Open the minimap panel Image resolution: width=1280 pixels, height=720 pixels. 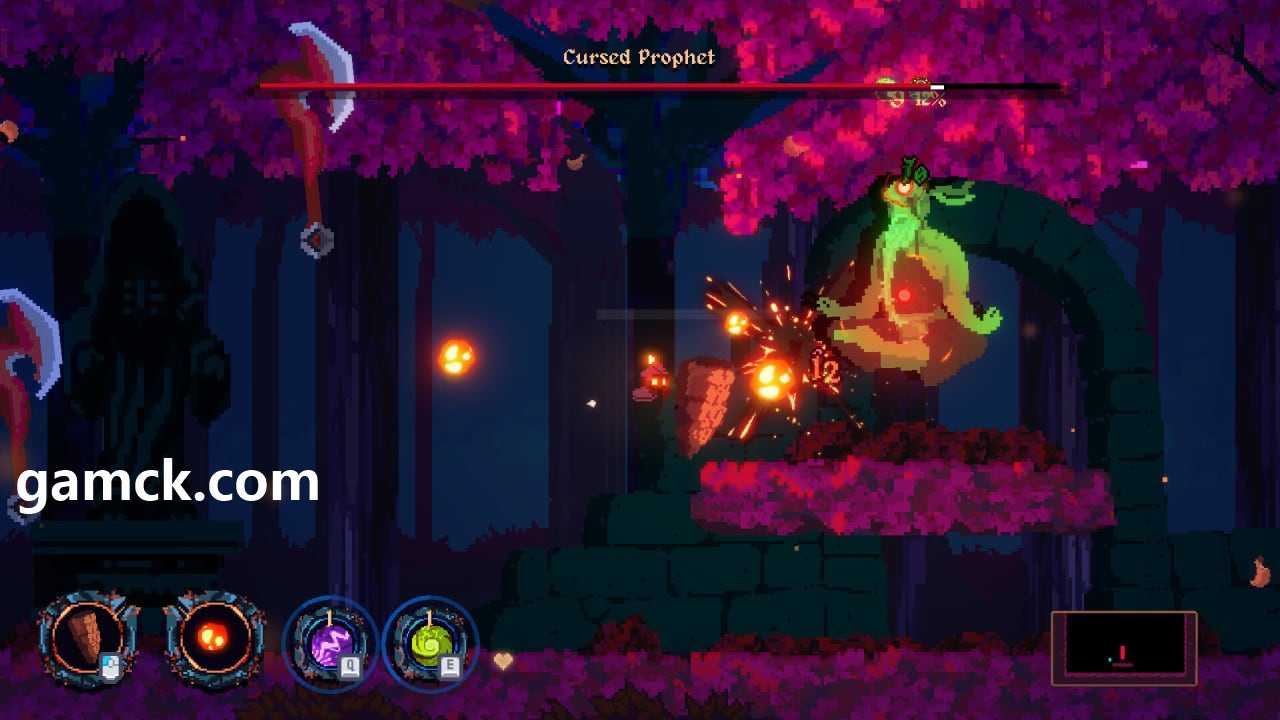click(1123, 648)
